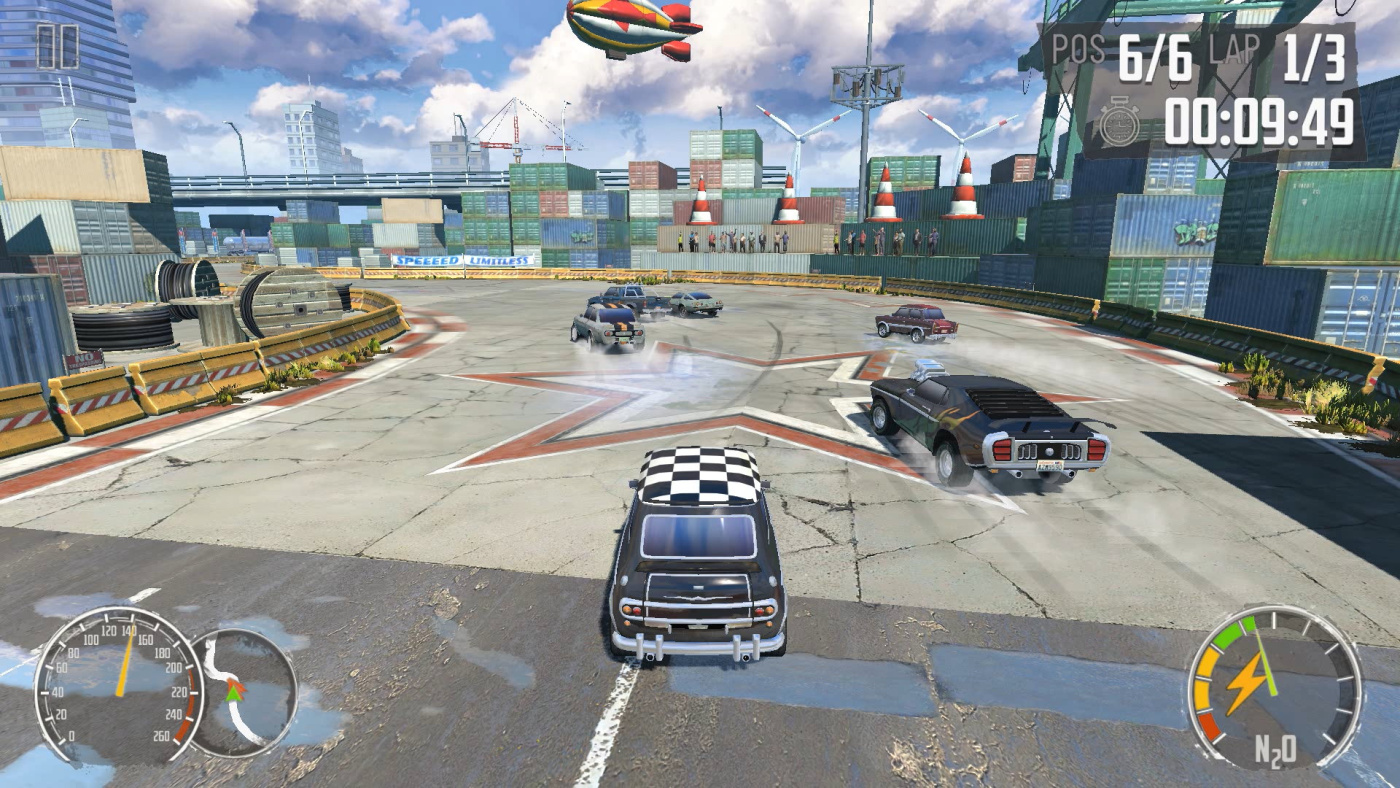Pause the race with the pause button

(x=58, y=47)
